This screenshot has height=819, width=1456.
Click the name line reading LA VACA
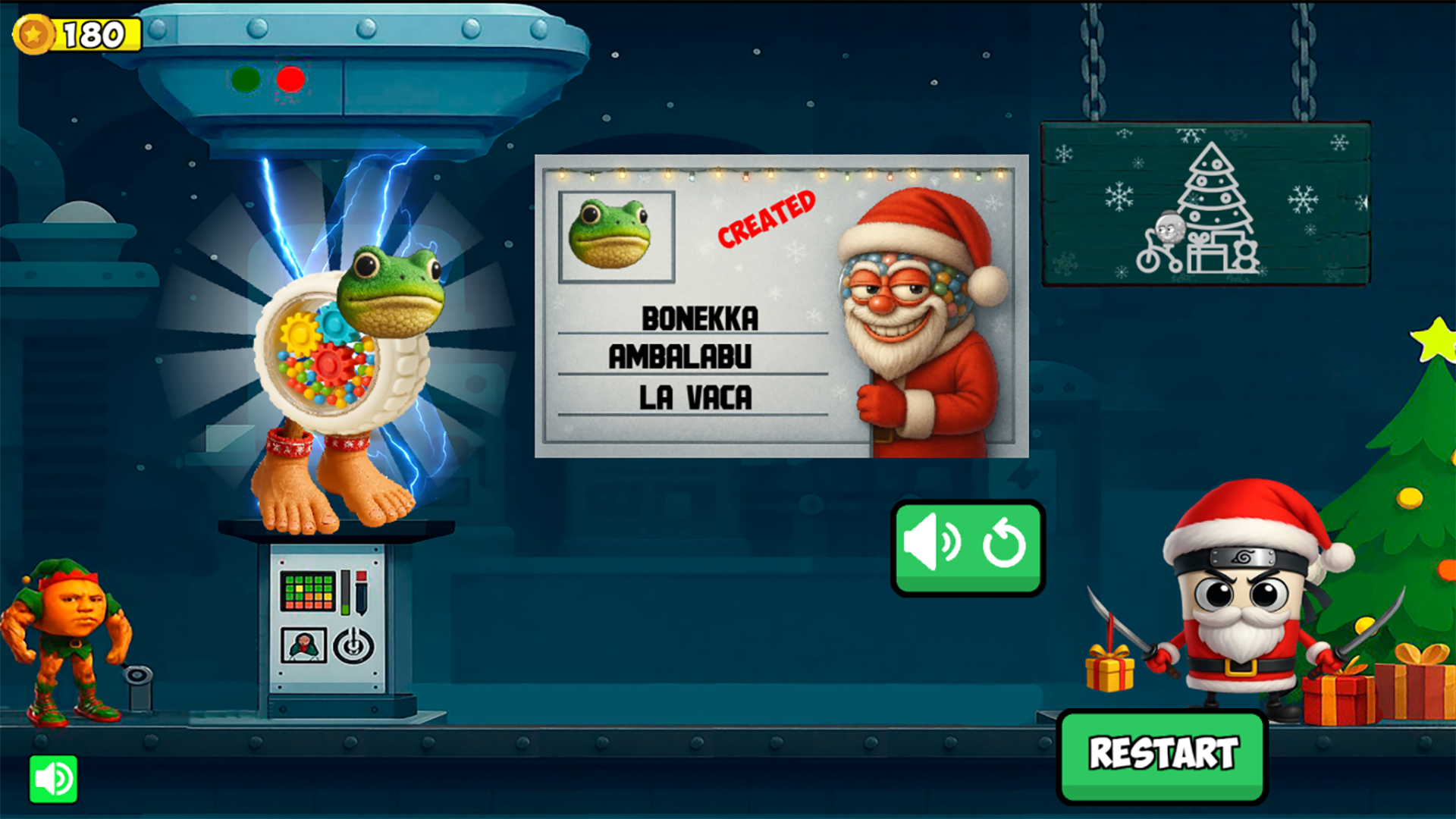point(695,394)
